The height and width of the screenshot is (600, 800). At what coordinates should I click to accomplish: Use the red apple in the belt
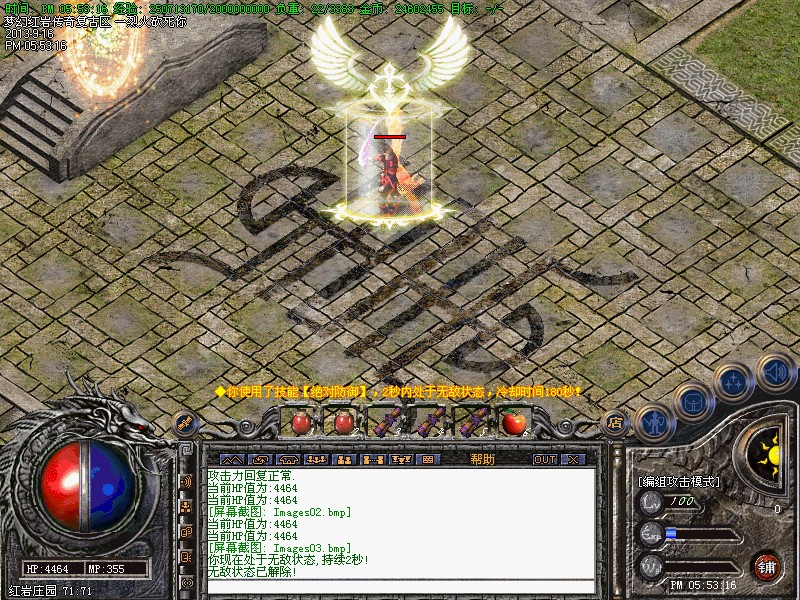tap(514, 422)
